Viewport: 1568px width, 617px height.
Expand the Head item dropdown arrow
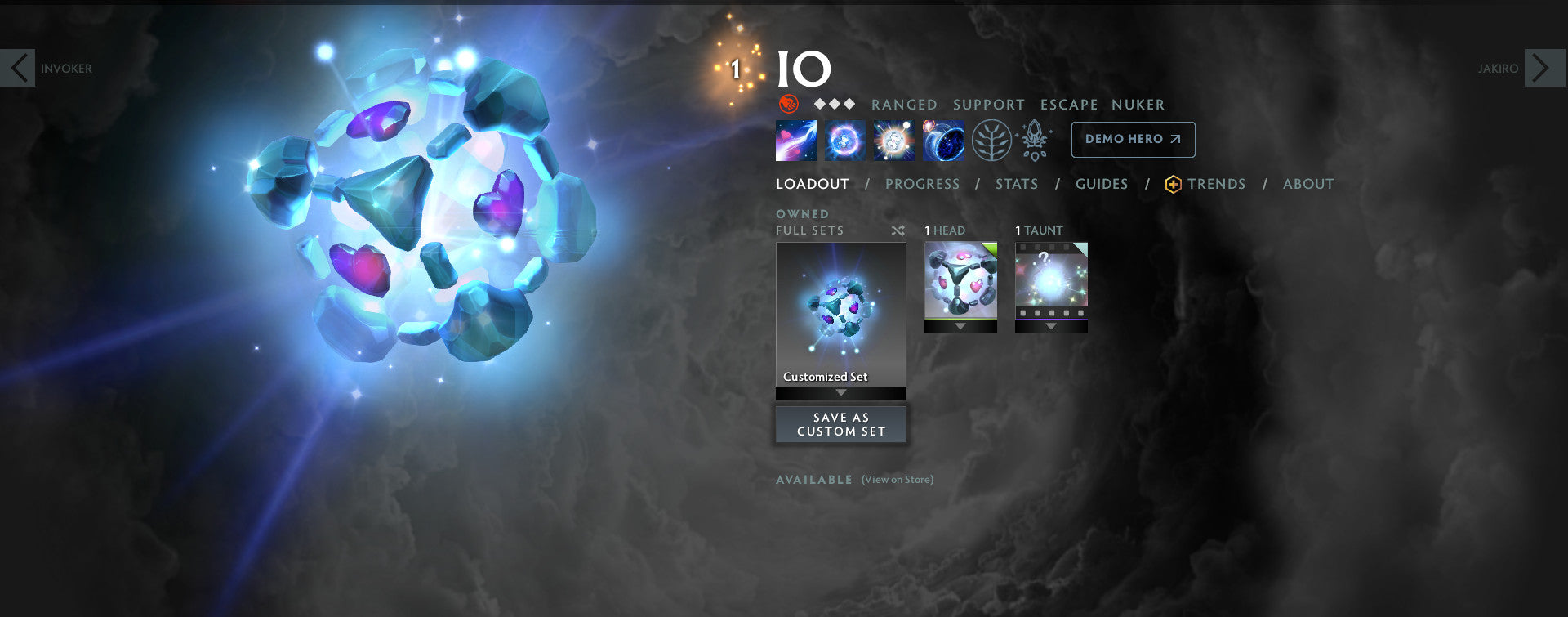pyautogui.click(x=960, y=325)
